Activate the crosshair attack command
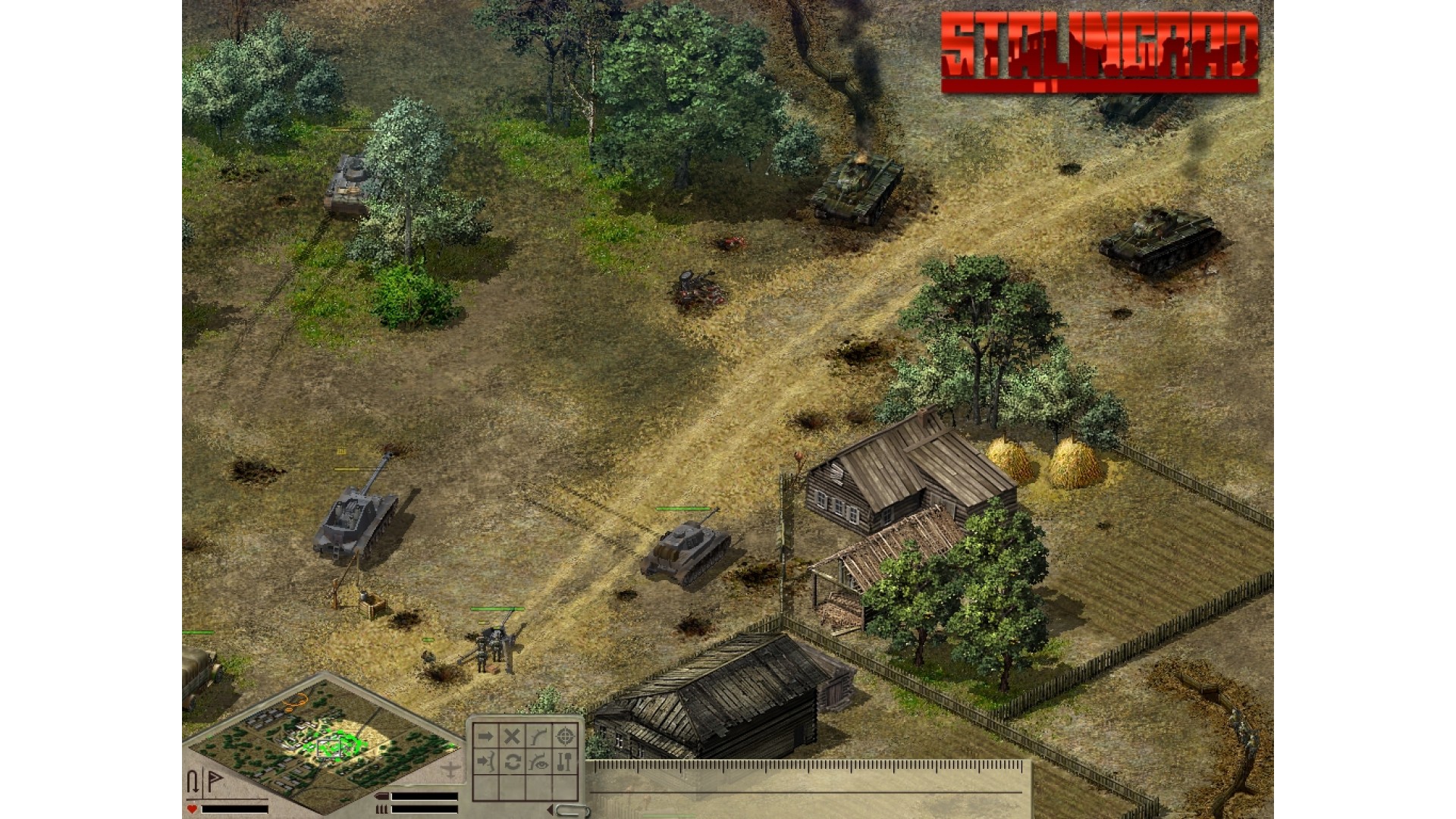Screen dimensions: 1456x819 [564, 736]
